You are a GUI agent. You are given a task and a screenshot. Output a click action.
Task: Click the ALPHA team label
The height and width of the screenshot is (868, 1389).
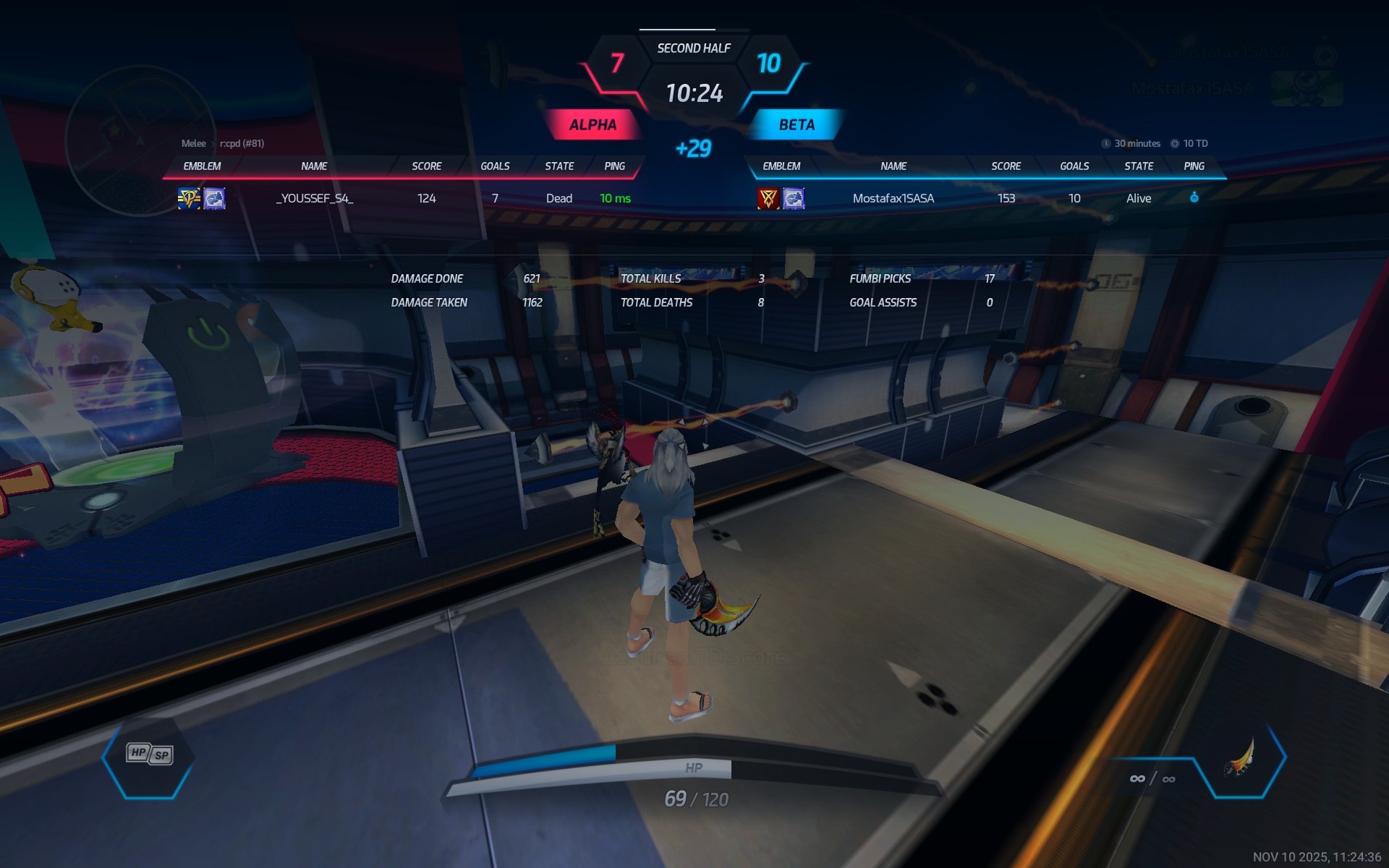pyautogui.click(x=592, y=124)
